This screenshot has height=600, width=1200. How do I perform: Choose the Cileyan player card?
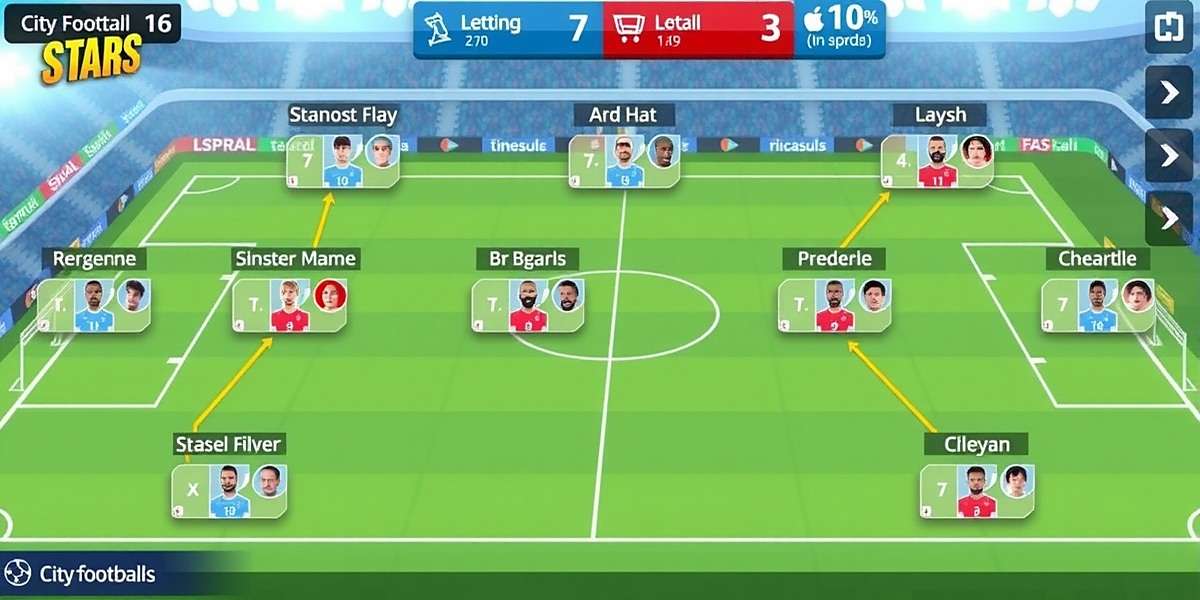(976, 491)
